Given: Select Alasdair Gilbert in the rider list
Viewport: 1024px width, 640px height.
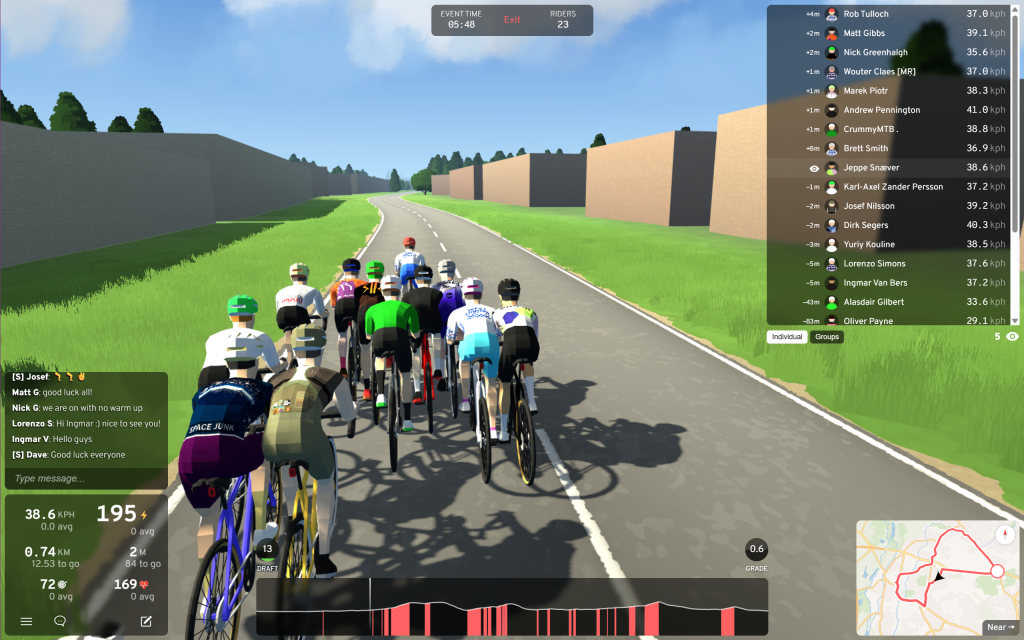Looking at the screenshot, I should pos(873,302).
